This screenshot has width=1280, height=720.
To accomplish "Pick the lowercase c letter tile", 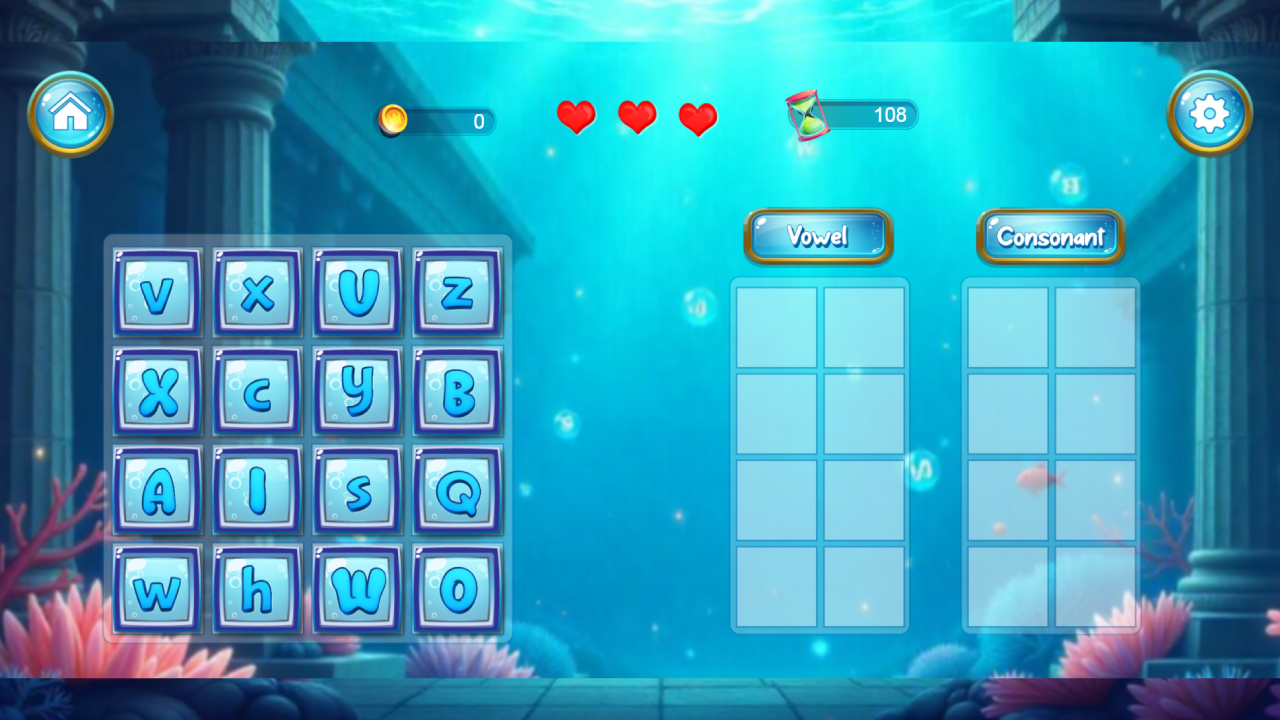I will tap(257, 391).
